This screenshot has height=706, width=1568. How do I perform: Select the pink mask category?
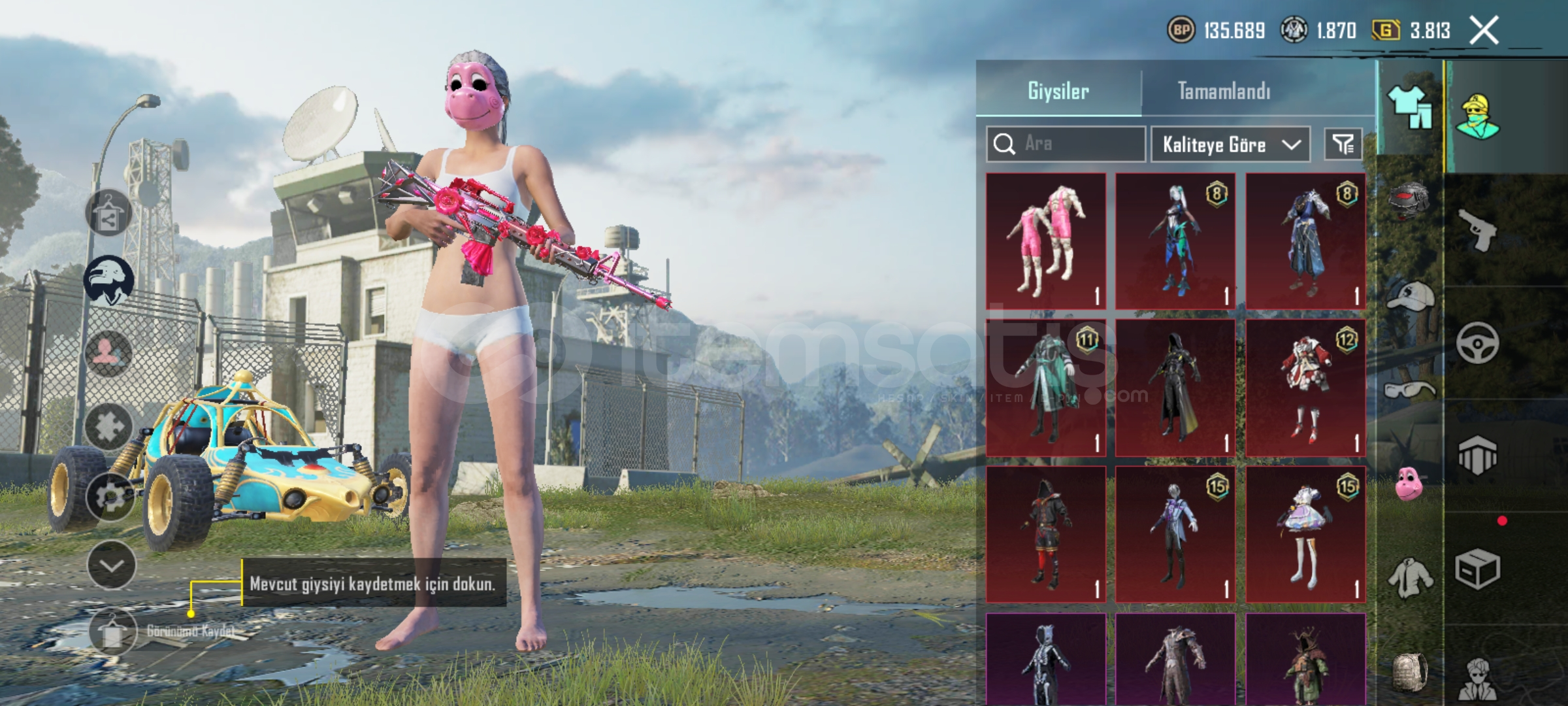point(1410,484)
